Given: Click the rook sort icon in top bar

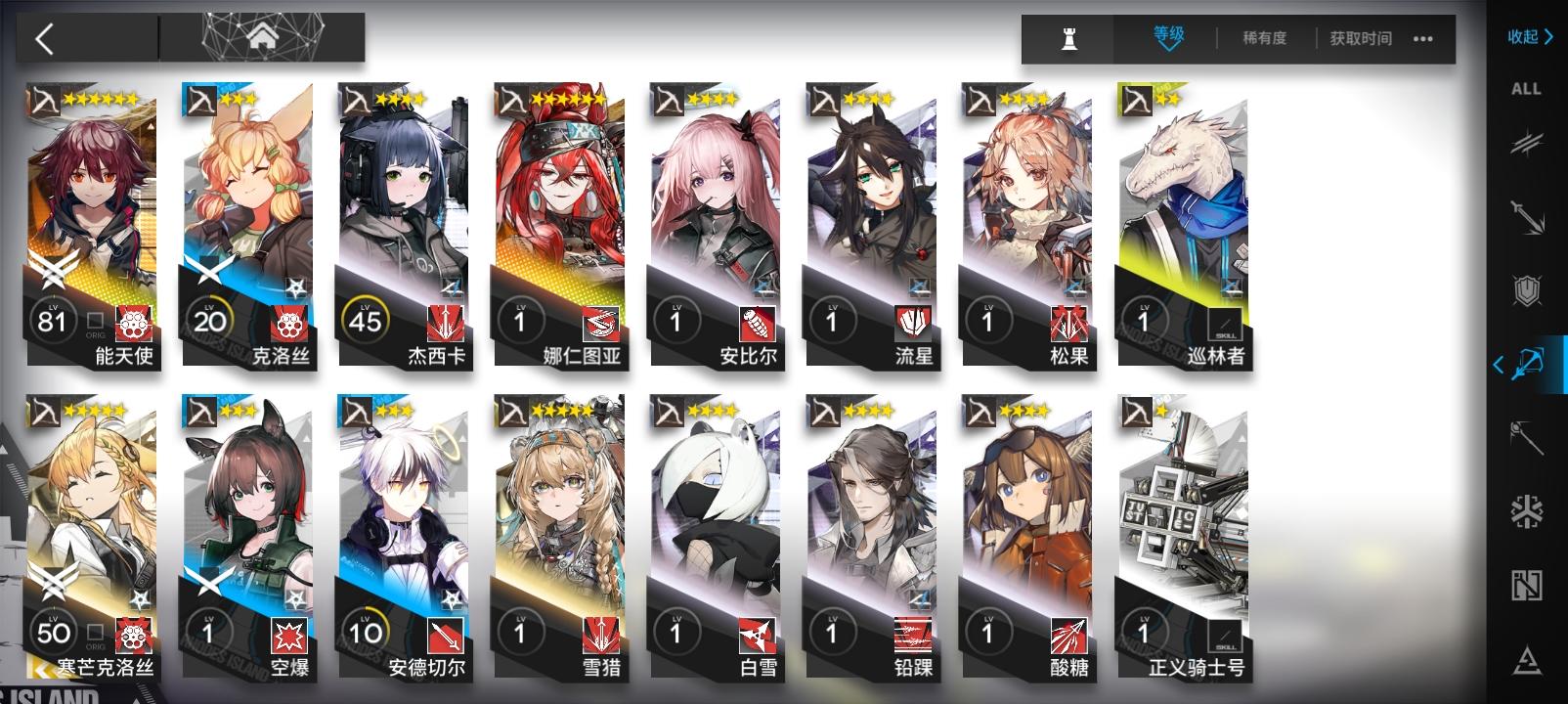Looking at the screenshot, I should [1069, 39].
